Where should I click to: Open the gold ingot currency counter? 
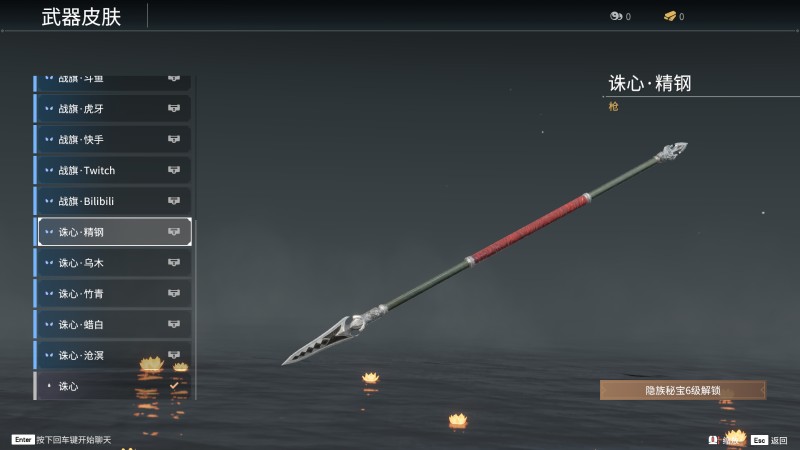673,16
